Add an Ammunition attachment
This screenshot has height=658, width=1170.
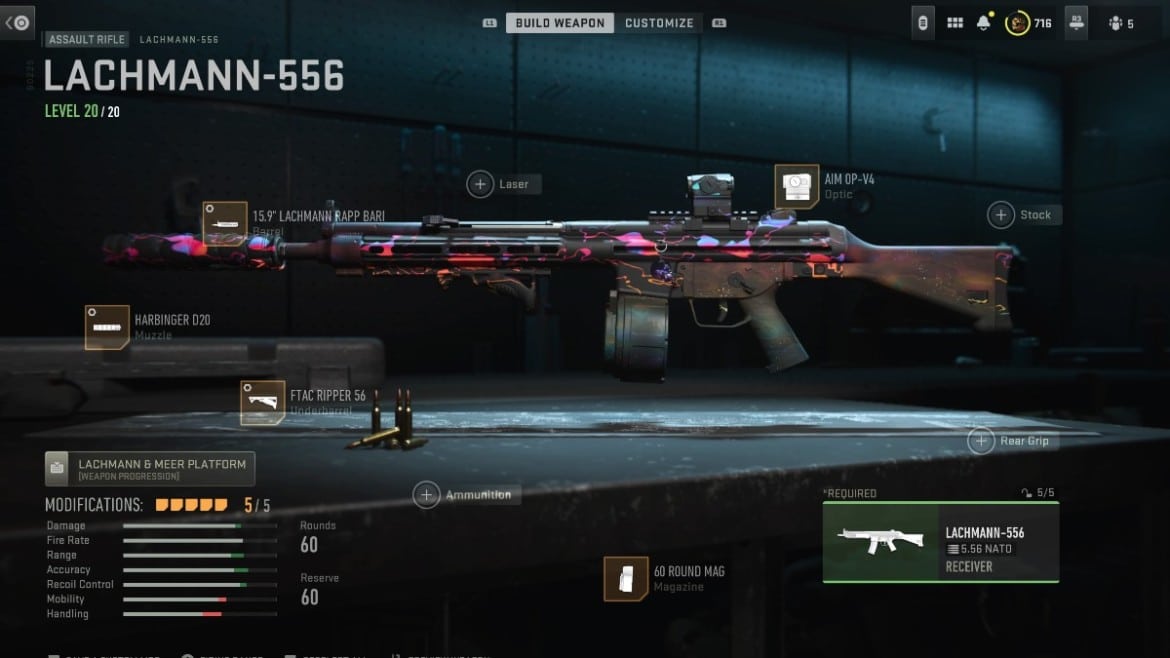pyautogui.click(x=427, y=495)
